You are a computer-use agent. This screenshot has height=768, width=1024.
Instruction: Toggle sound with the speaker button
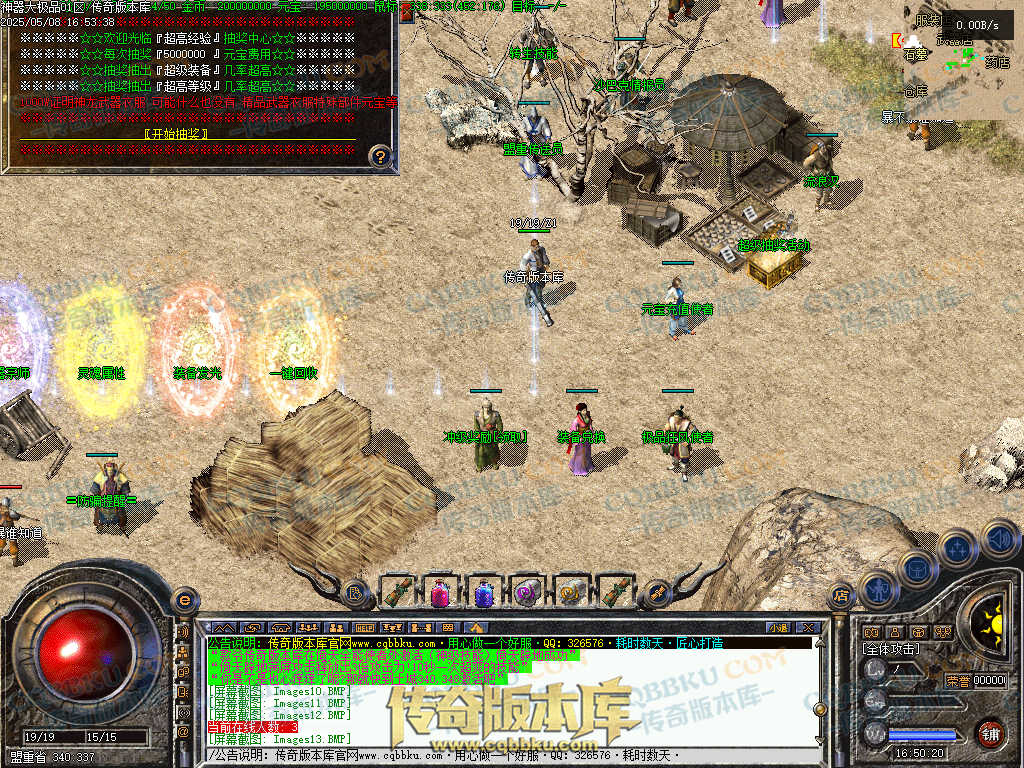click(x=998, y=539)
